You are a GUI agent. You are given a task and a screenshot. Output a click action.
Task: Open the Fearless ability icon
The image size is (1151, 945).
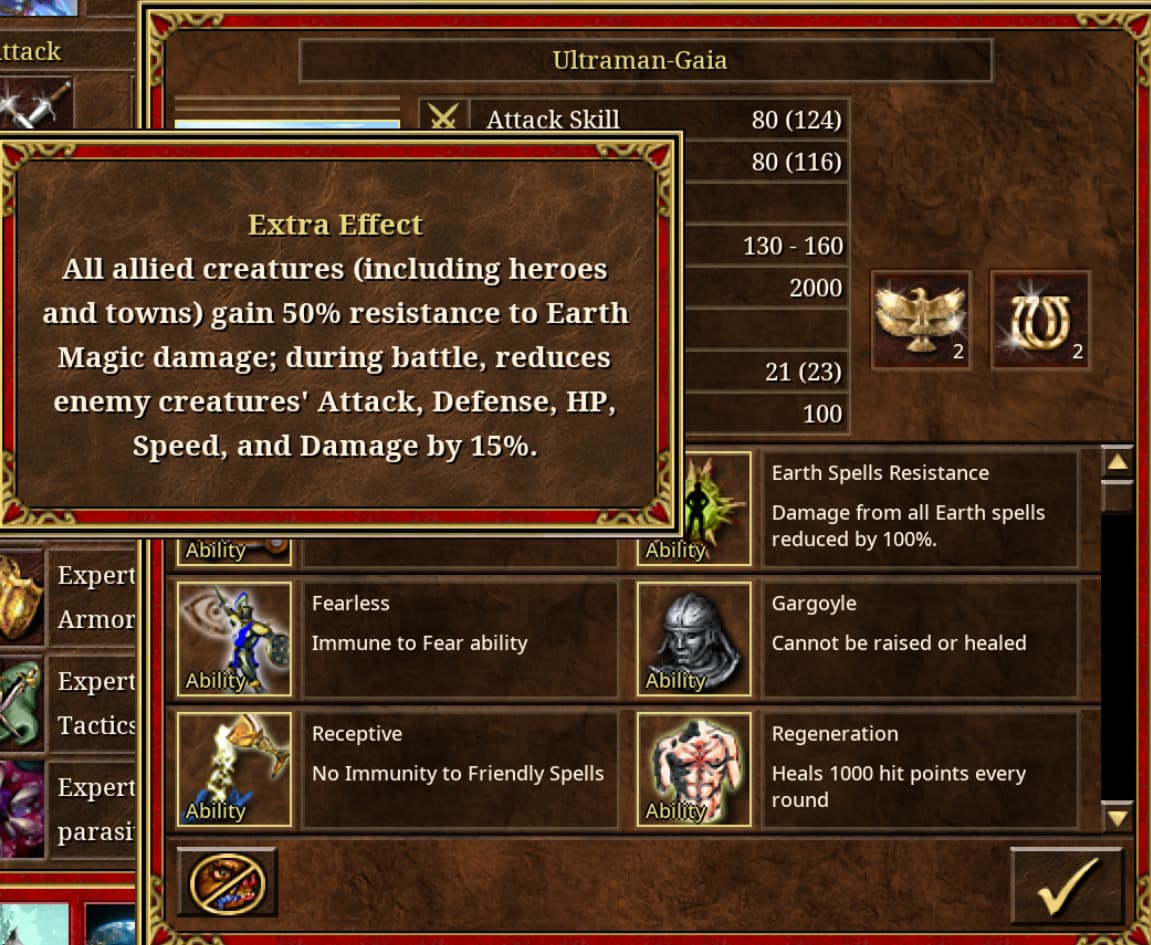234,639
